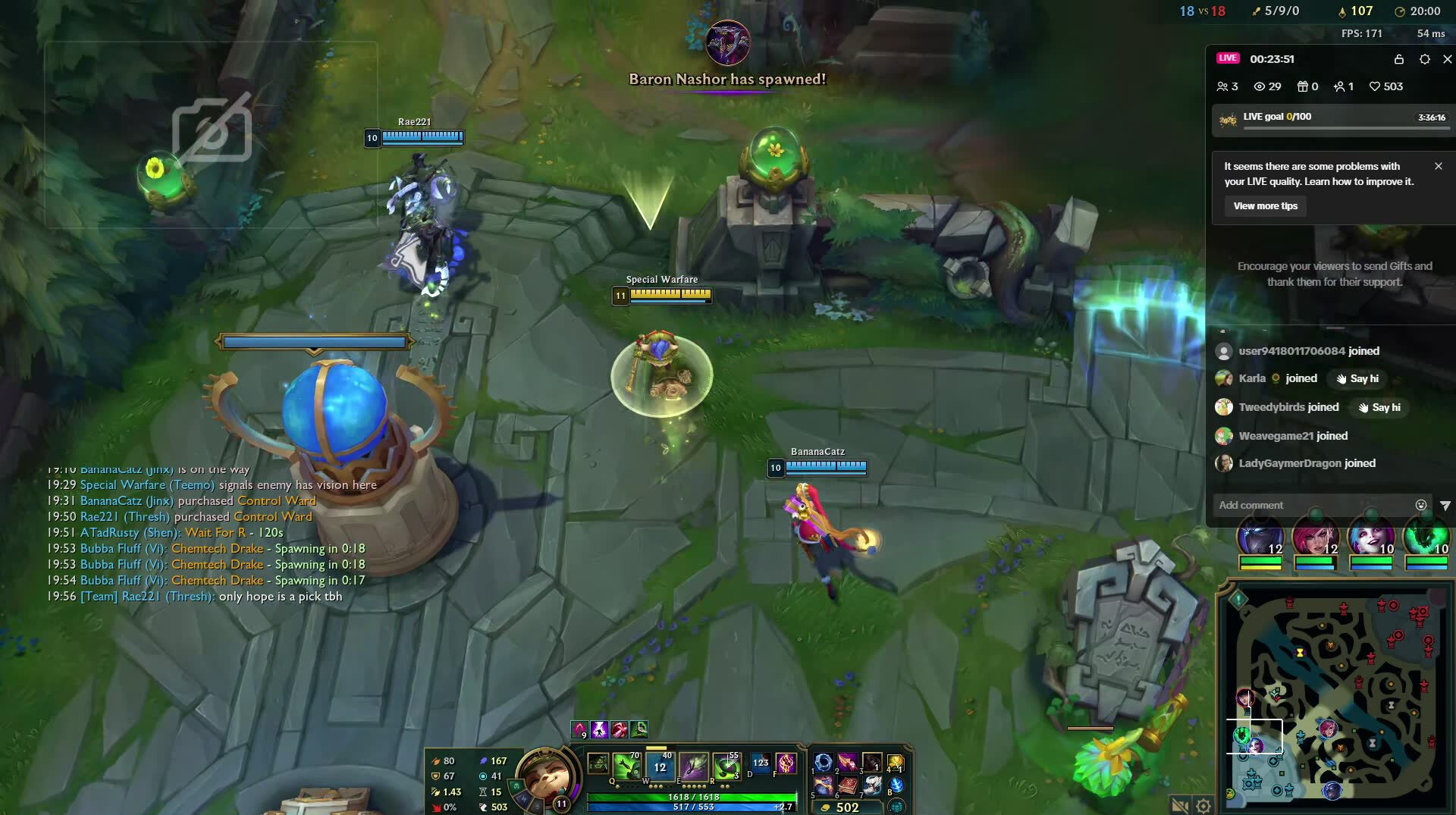Click Teemo's Toxic Shot E ability icon
Screen dimensions: 1456x815
(x=693, y=766)
